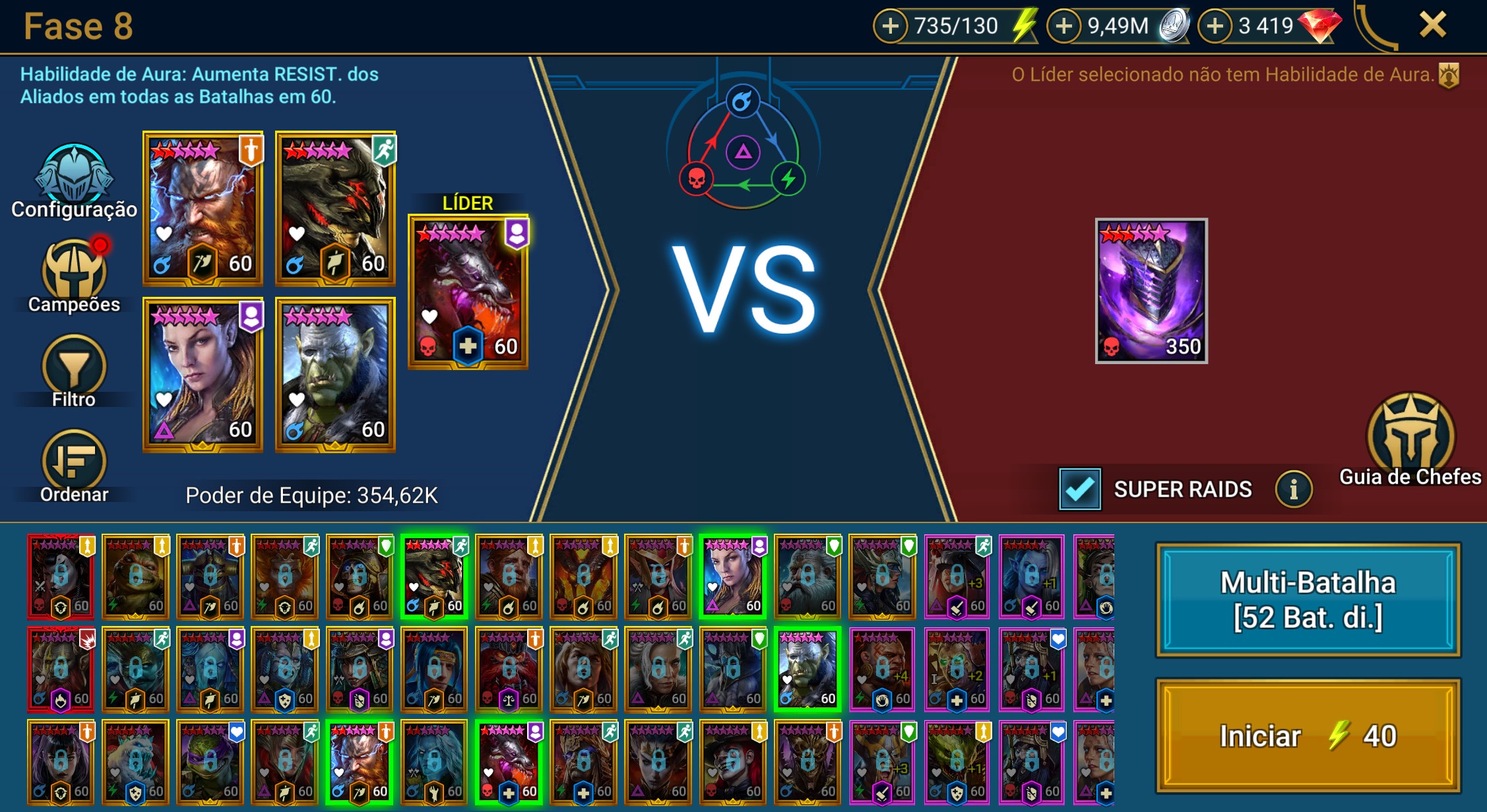Inspect the level 350 enemy boss

pyautogui.click(x=1151, y=290)
